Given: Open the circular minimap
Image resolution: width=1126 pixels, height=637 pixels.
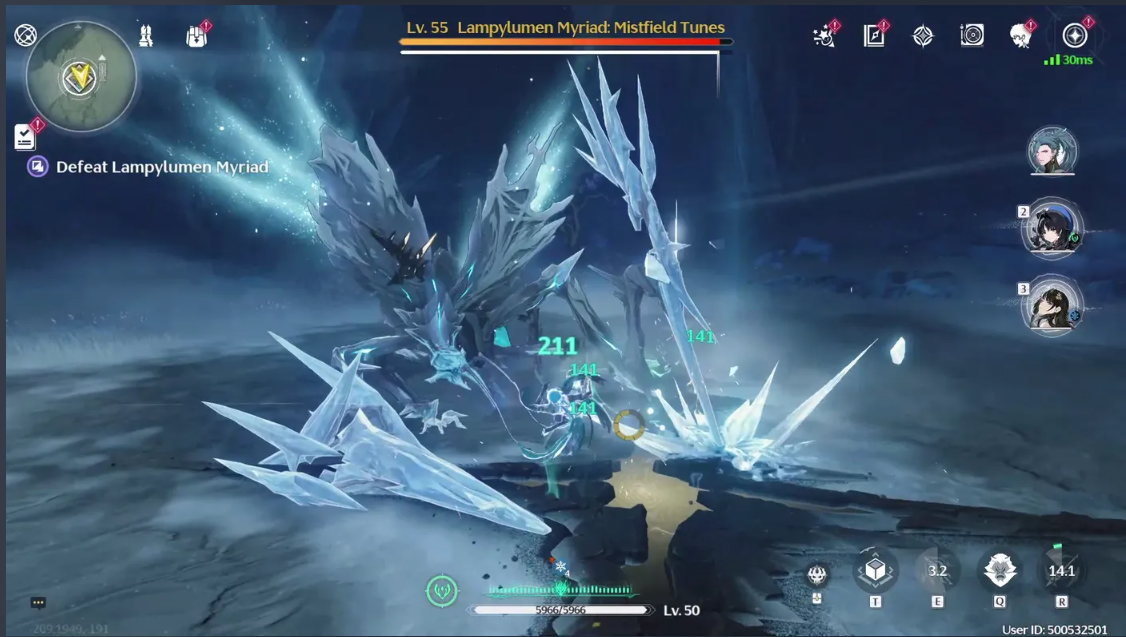Looking at the screenshot, I should [80, 77].
